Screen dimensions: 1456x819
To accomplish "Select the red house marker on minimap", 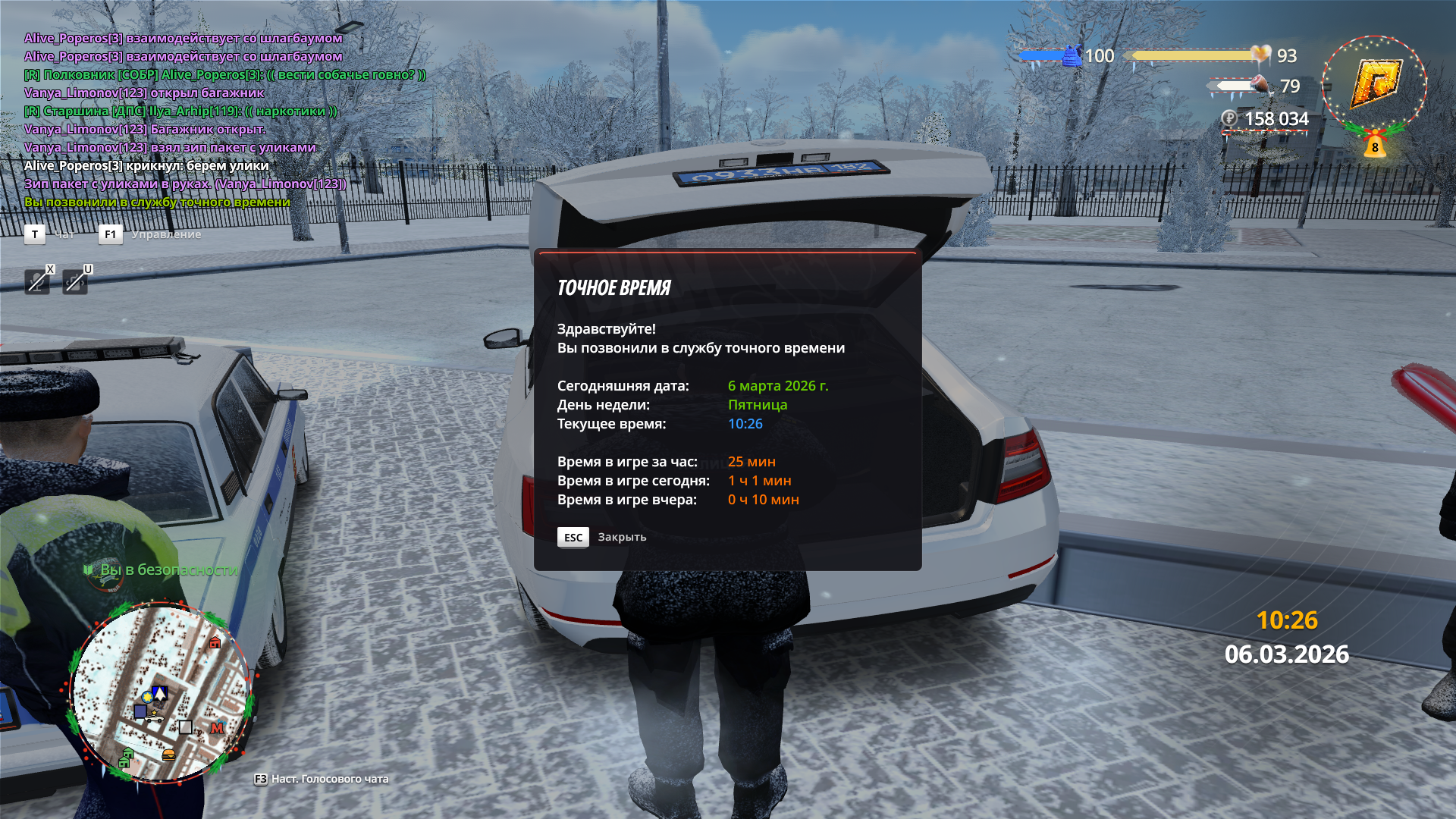I will click(215, 643).
